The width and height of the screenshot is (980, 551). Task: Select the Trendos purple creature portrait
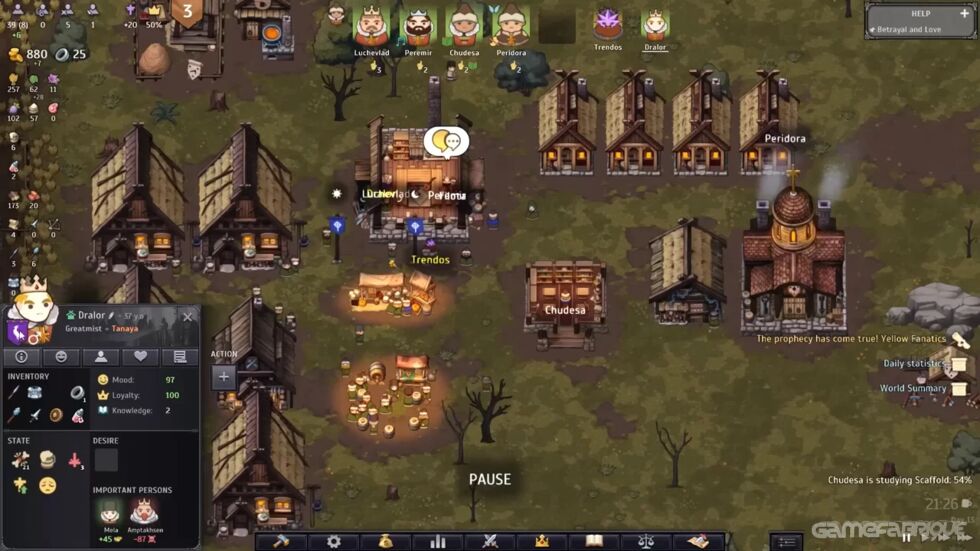608,23
